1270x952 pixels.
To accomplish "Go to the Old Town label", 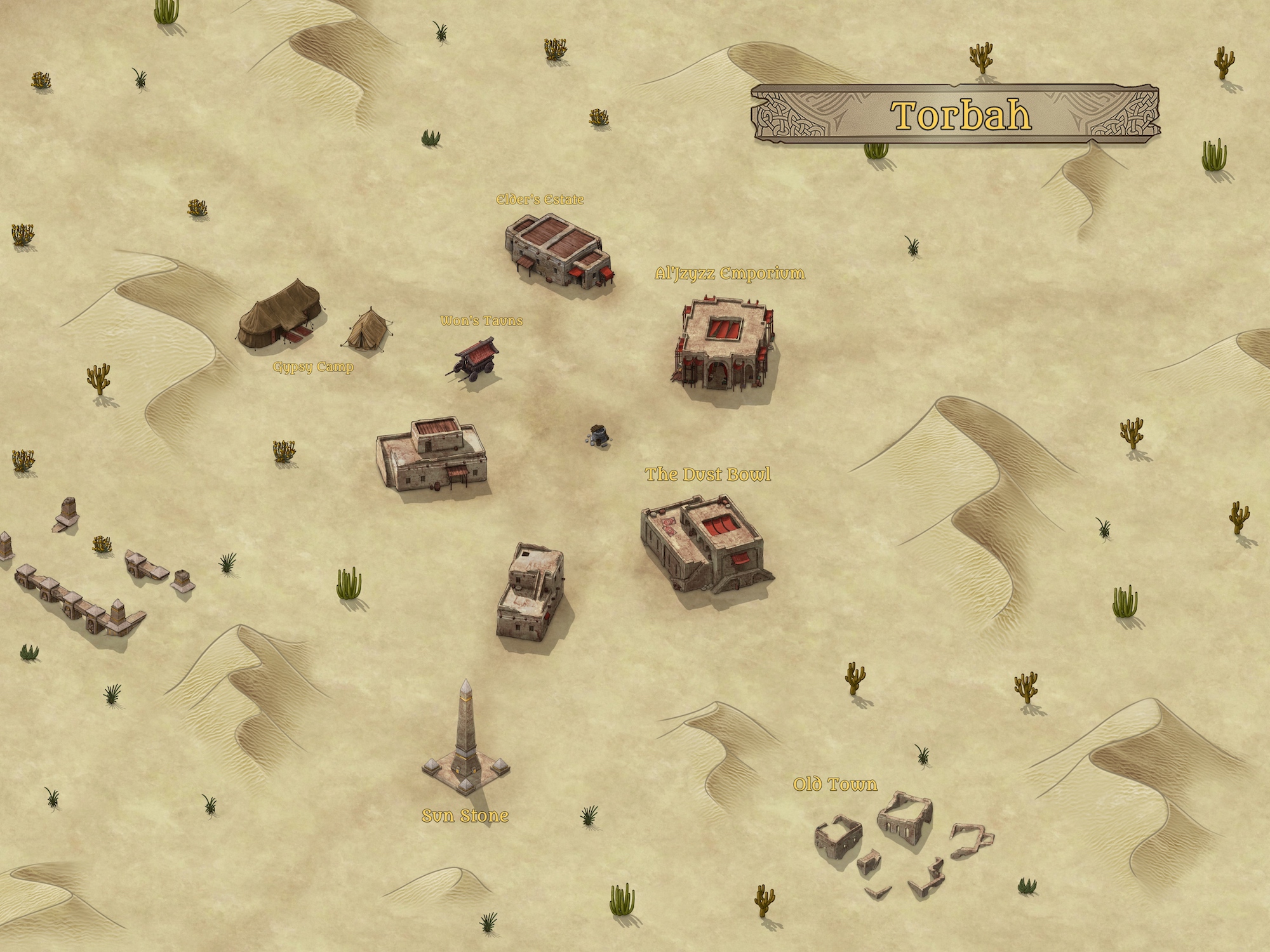I will (835, 785).
